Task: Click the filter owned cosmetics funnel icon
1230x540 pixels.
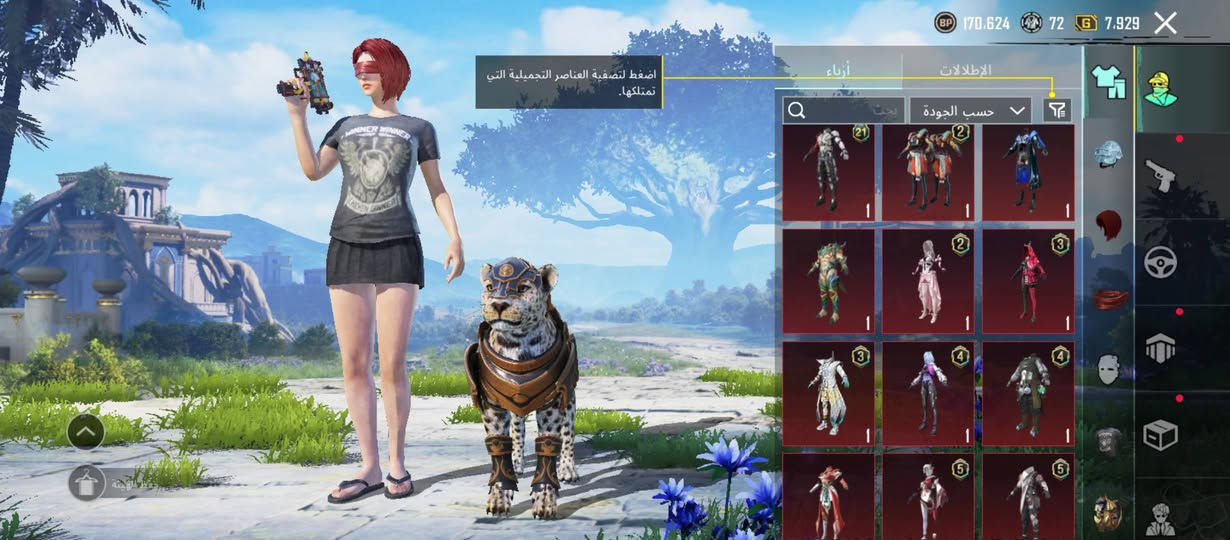Action: pyautogui.click(x=1055, y=110)
